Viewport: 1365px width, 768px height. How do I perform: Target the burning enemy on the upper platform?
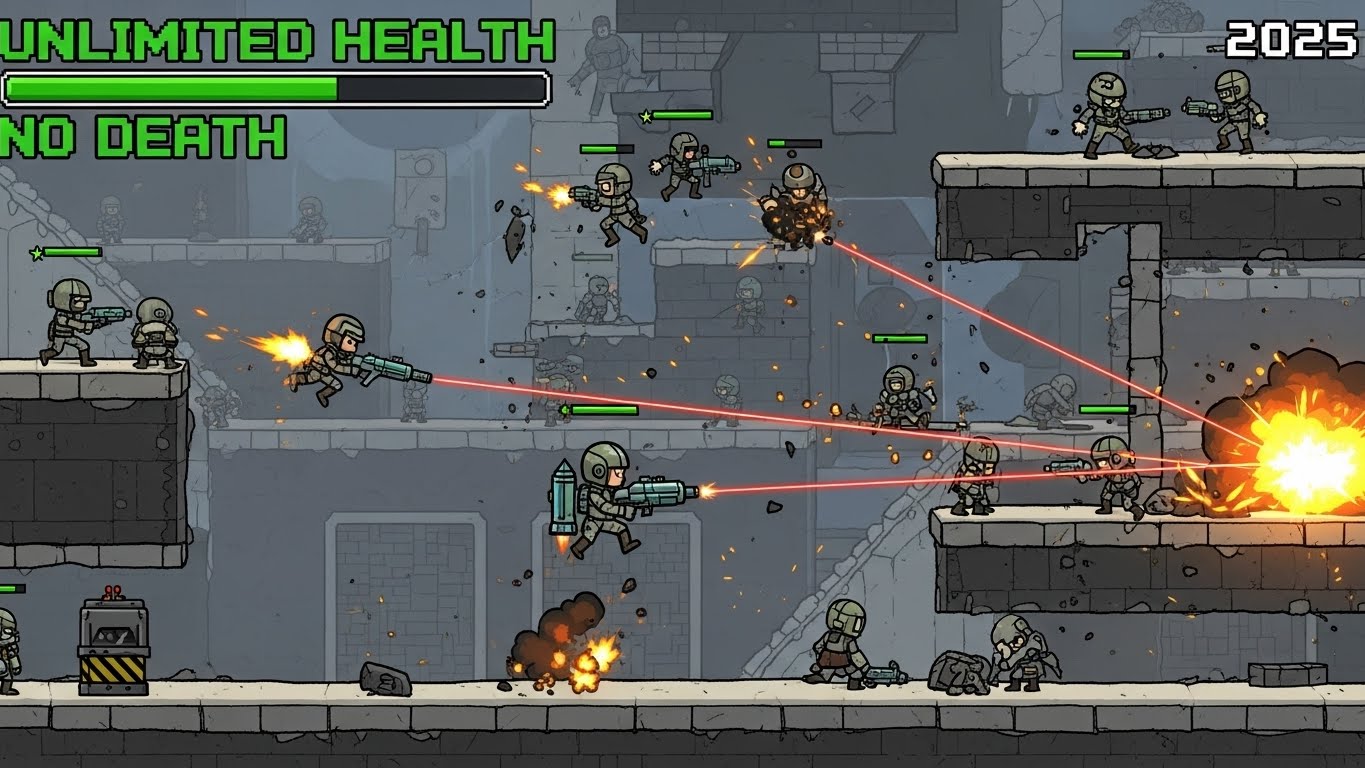coord(795,210)
